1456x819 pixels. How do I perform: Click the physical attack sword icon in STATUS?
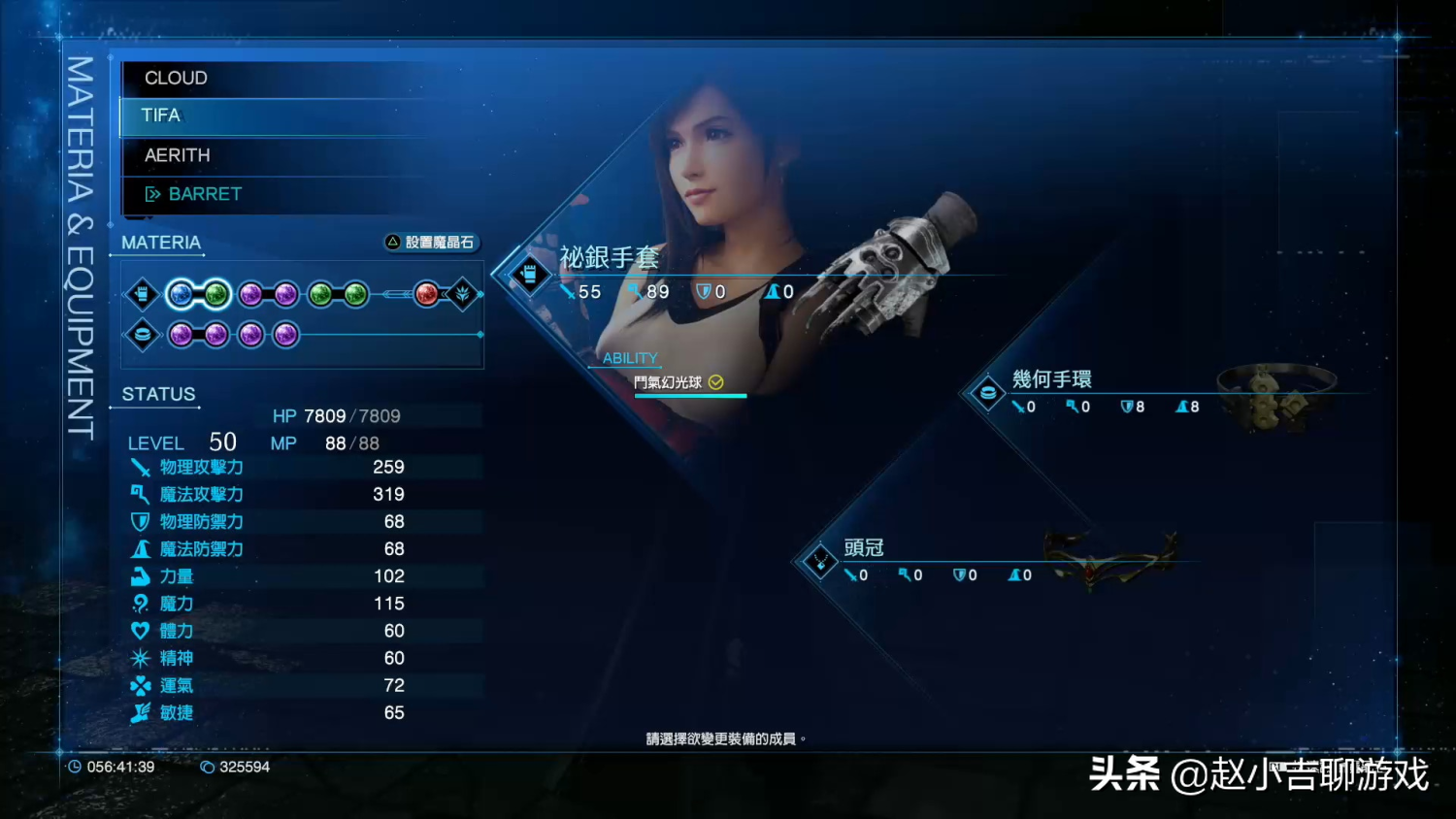click(x=140, y=467)
